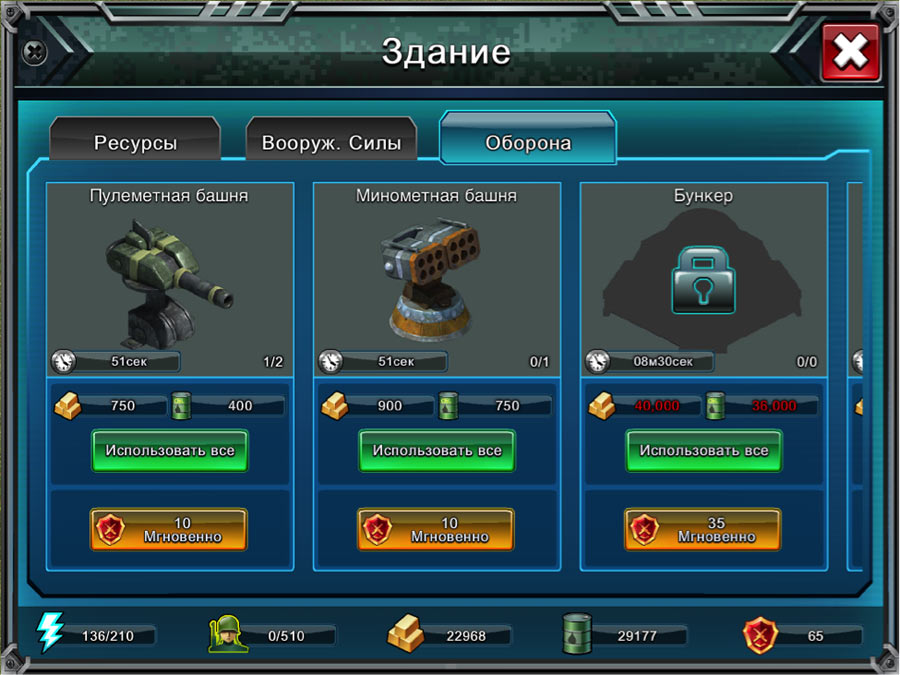Screen dimensions: 900x675
Task: Choose Использовать все for the Бункер
Action: point(704,451)
